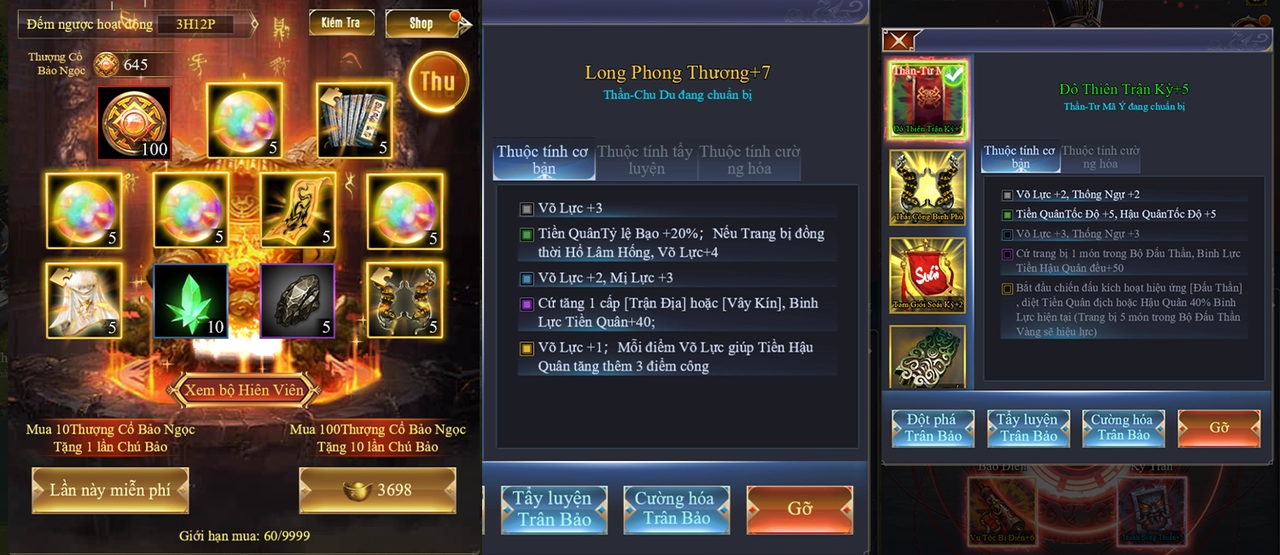Open the Shop button
Viewport: 1280px width, 555px height.
(x=421, y=23)
